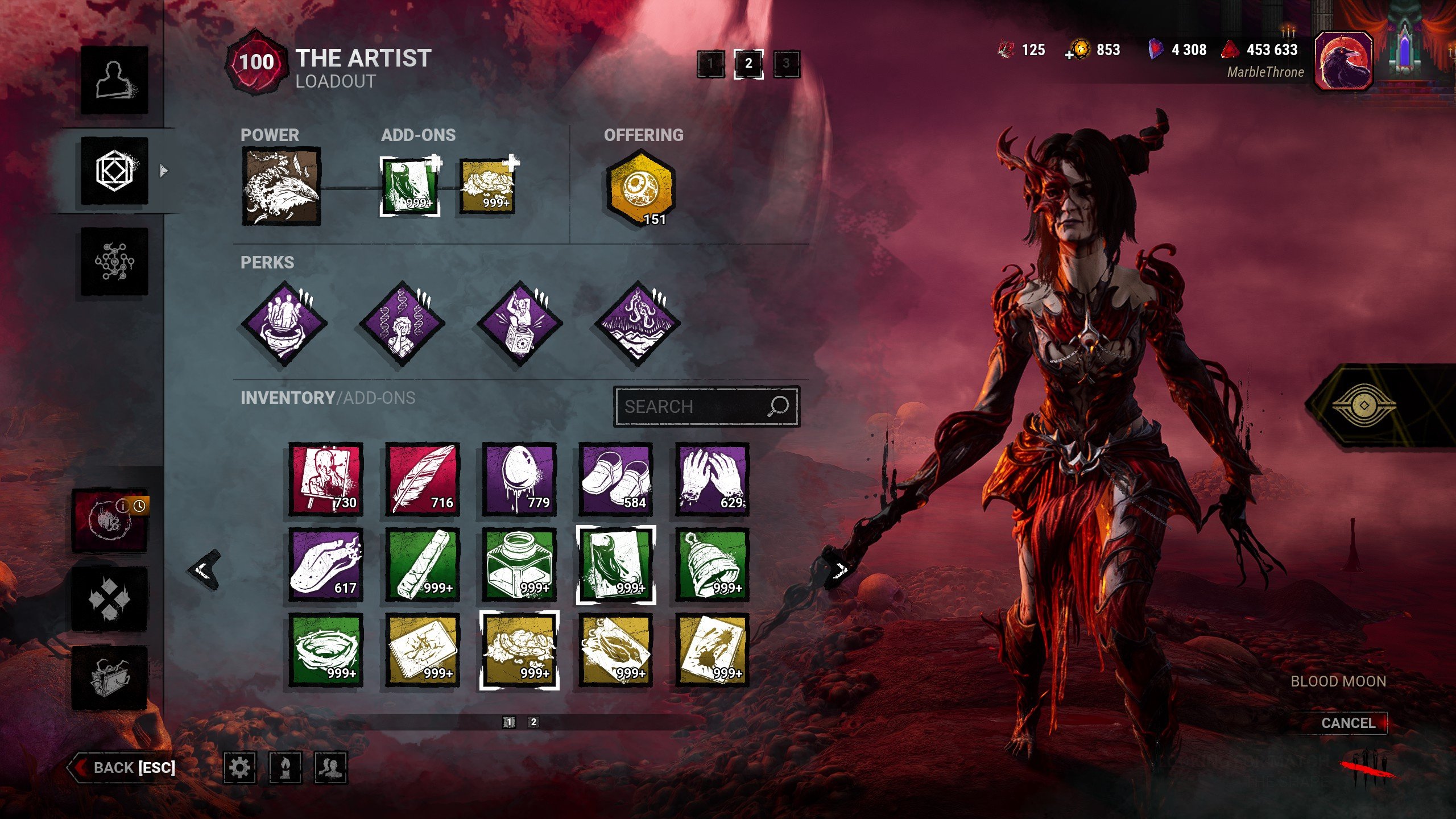Click the CANCEL button
The image size is (1456, 819).
[x=1347, y=723]
